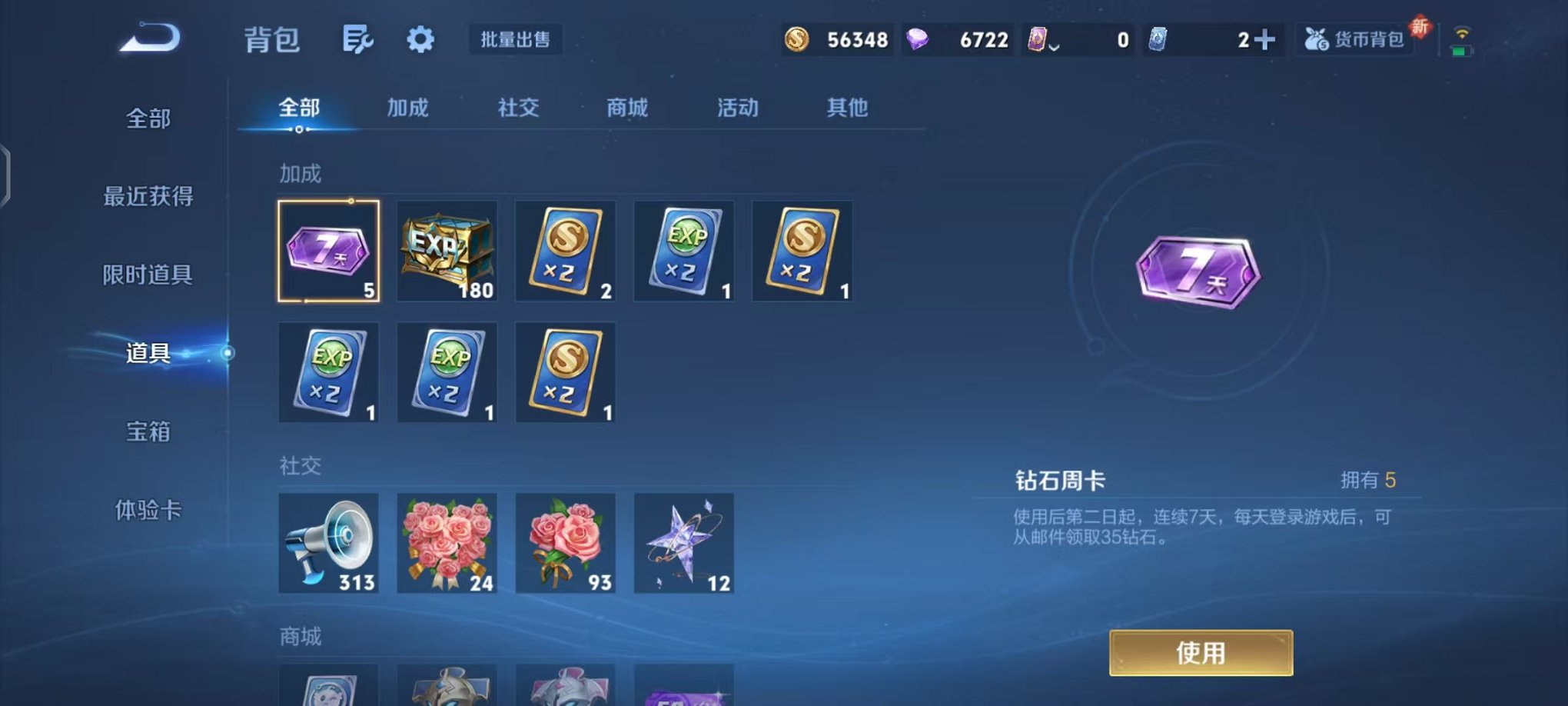This screenshot has width=1568, height=706.
Task: Click the green EXP x2 boost card
Action: (683, 251)
